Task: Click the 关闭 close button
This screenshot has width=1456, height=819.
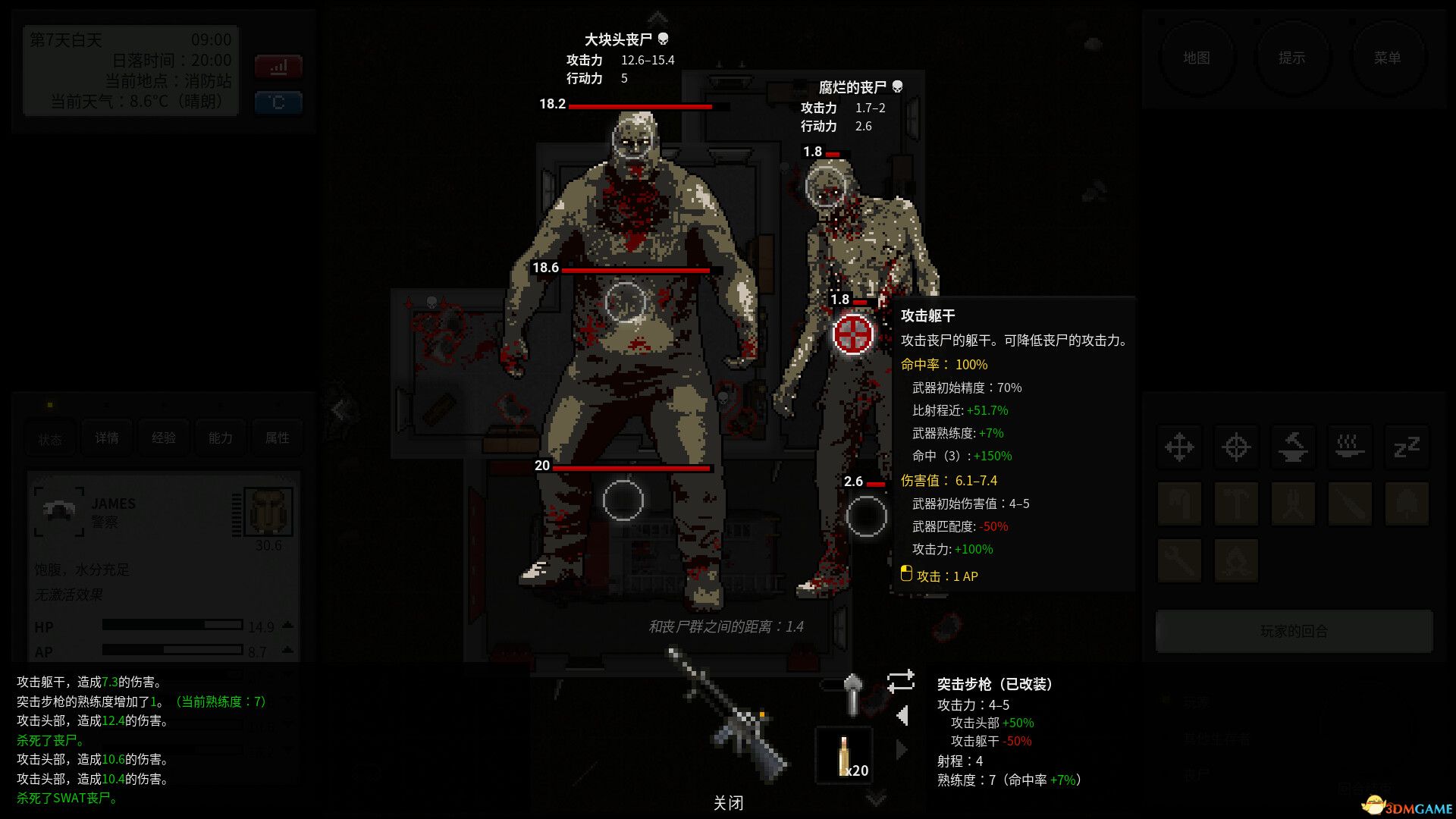Action: [x=728, y=802]
